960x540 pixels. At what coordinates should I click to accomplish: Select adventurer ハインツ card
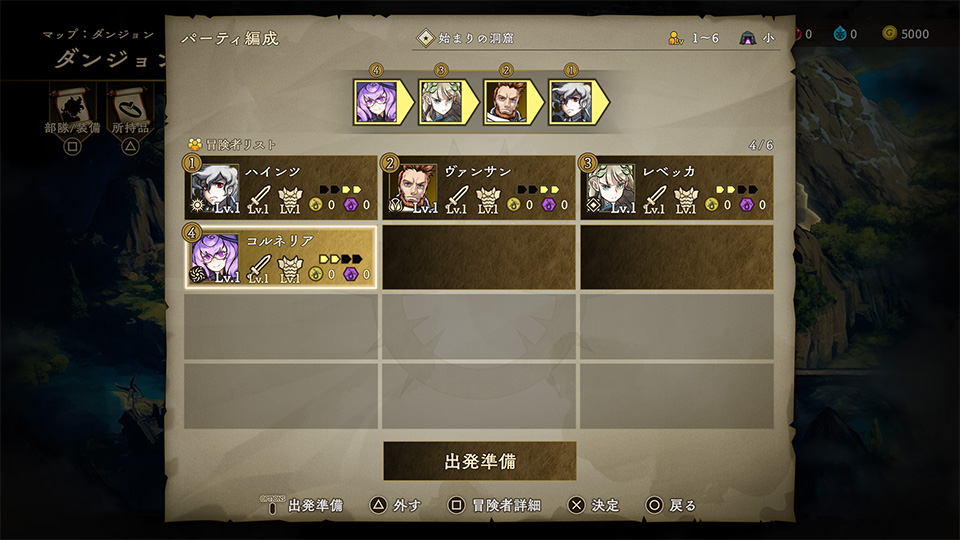tap(281, 188)
